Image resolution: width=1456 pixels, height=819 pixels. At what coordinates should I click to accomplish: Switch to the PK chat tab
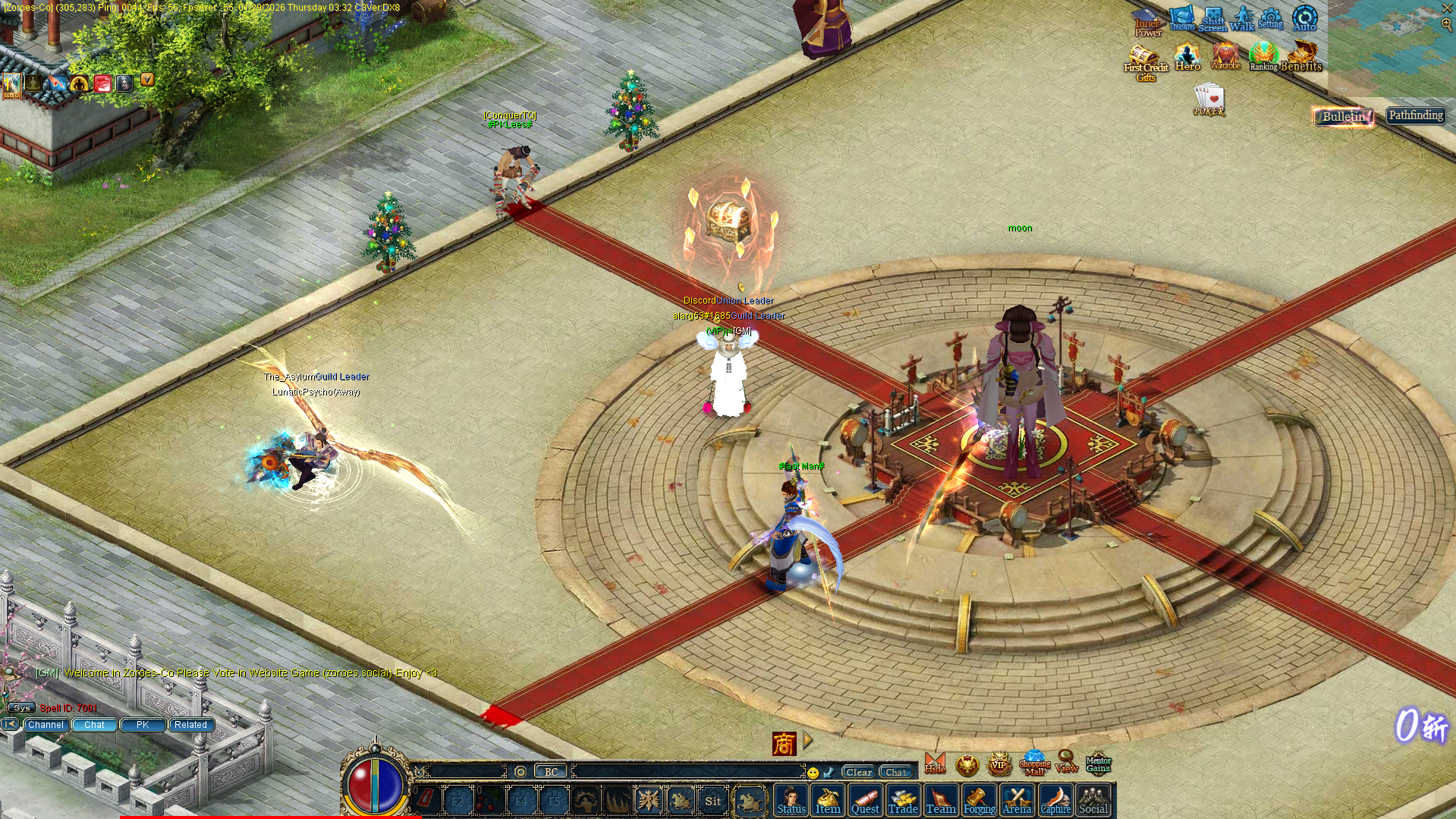[x=143, y=725]
